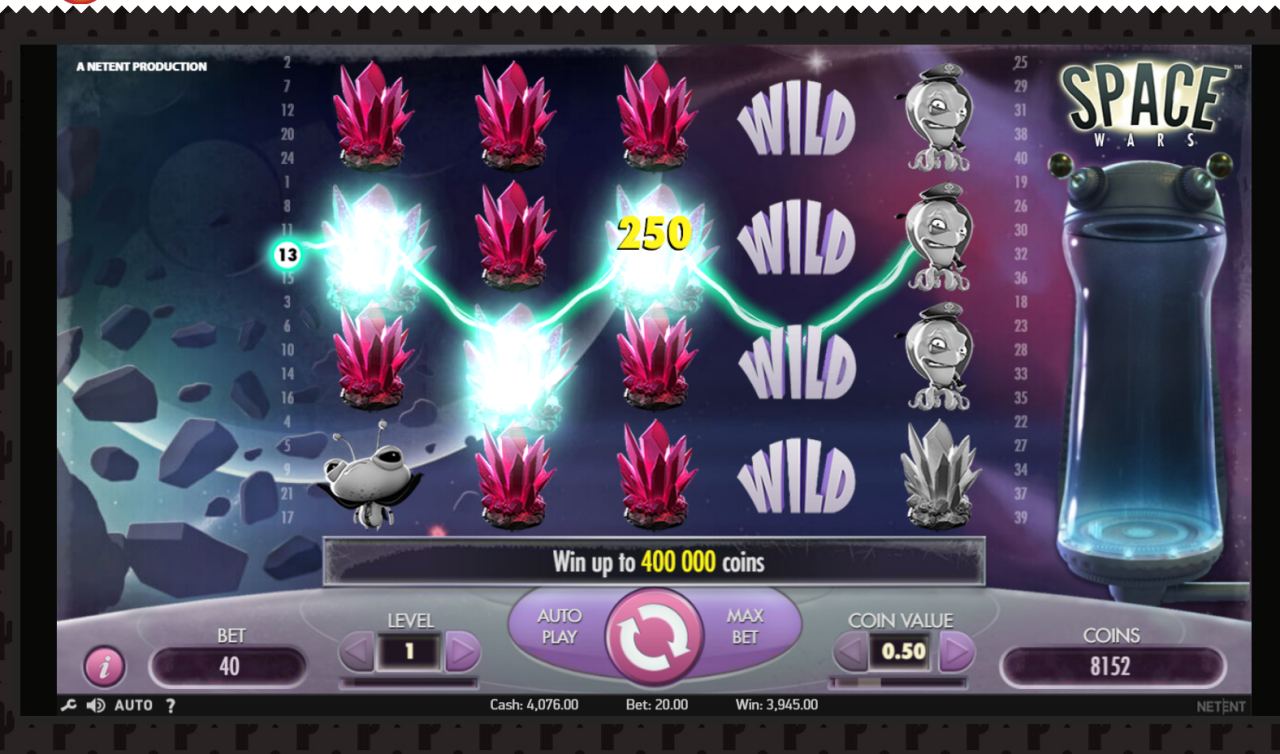Viewport: 1280px width, 754px height.
Task: Decrease the bet level
Action: pyautogui.click(x=356, y=653)
